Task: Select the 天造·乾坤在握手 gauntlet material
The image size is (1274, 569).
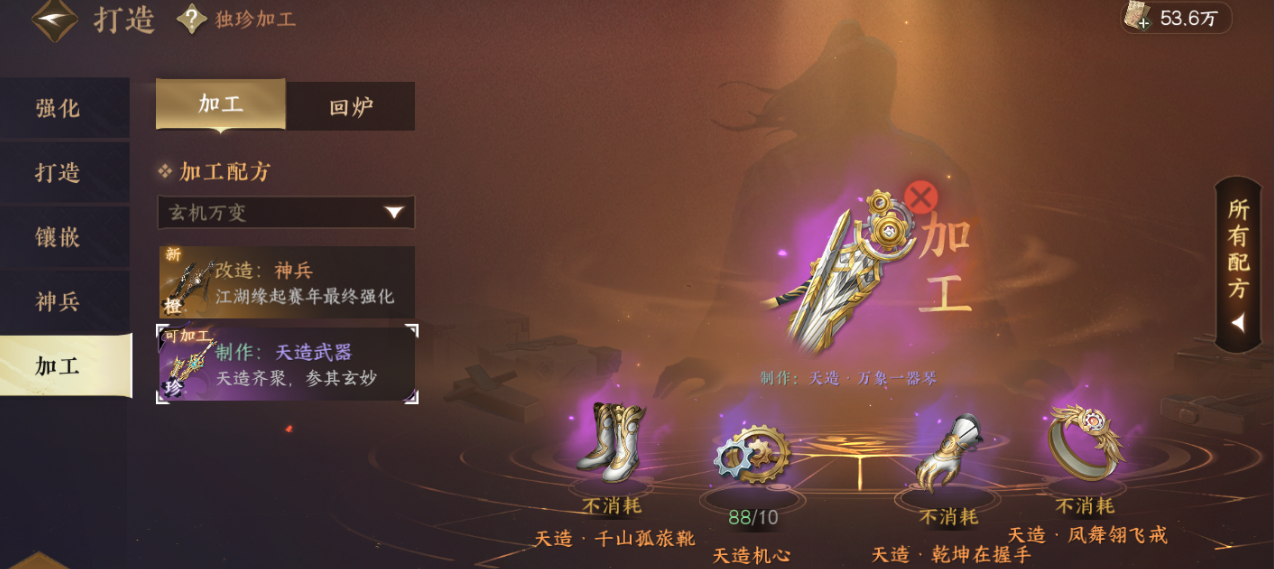Action: click(x=948, y=452)
